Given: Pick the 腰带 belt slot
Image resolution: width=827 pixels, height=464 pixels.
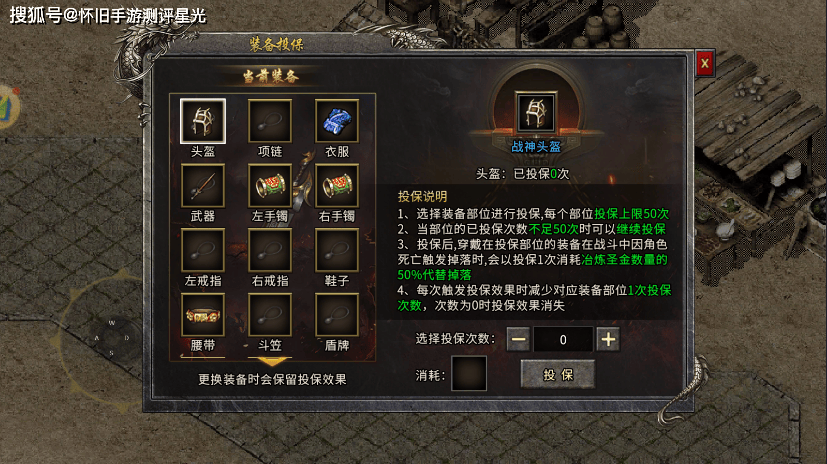Looking at the screenshot, I should [203, 314].
